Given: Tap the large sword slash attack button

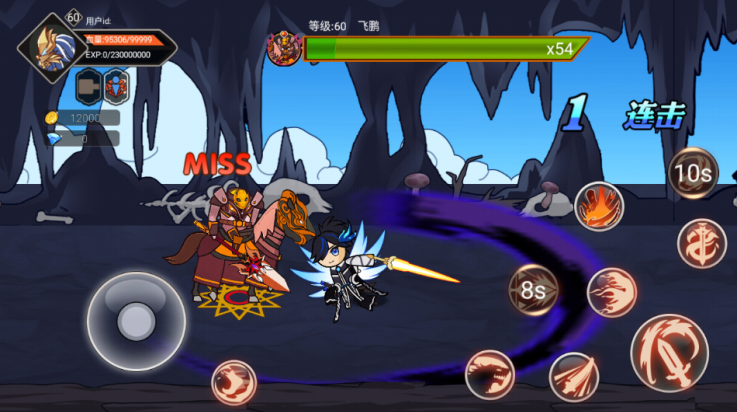Looking at the screenshot, I should click(669, 351).
